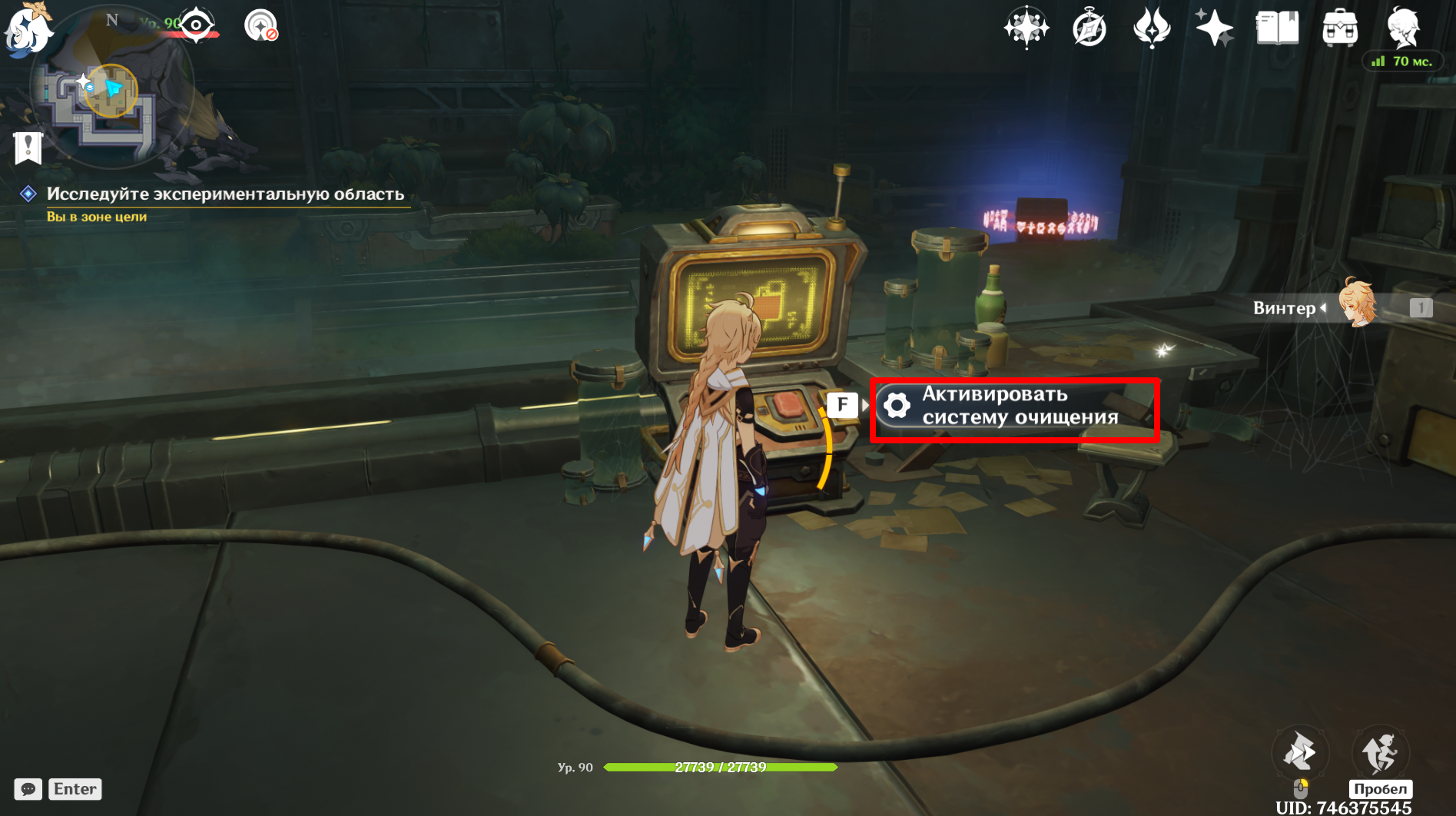Select the "Активировать систему очищения" interaction option

pos(1014,406)
